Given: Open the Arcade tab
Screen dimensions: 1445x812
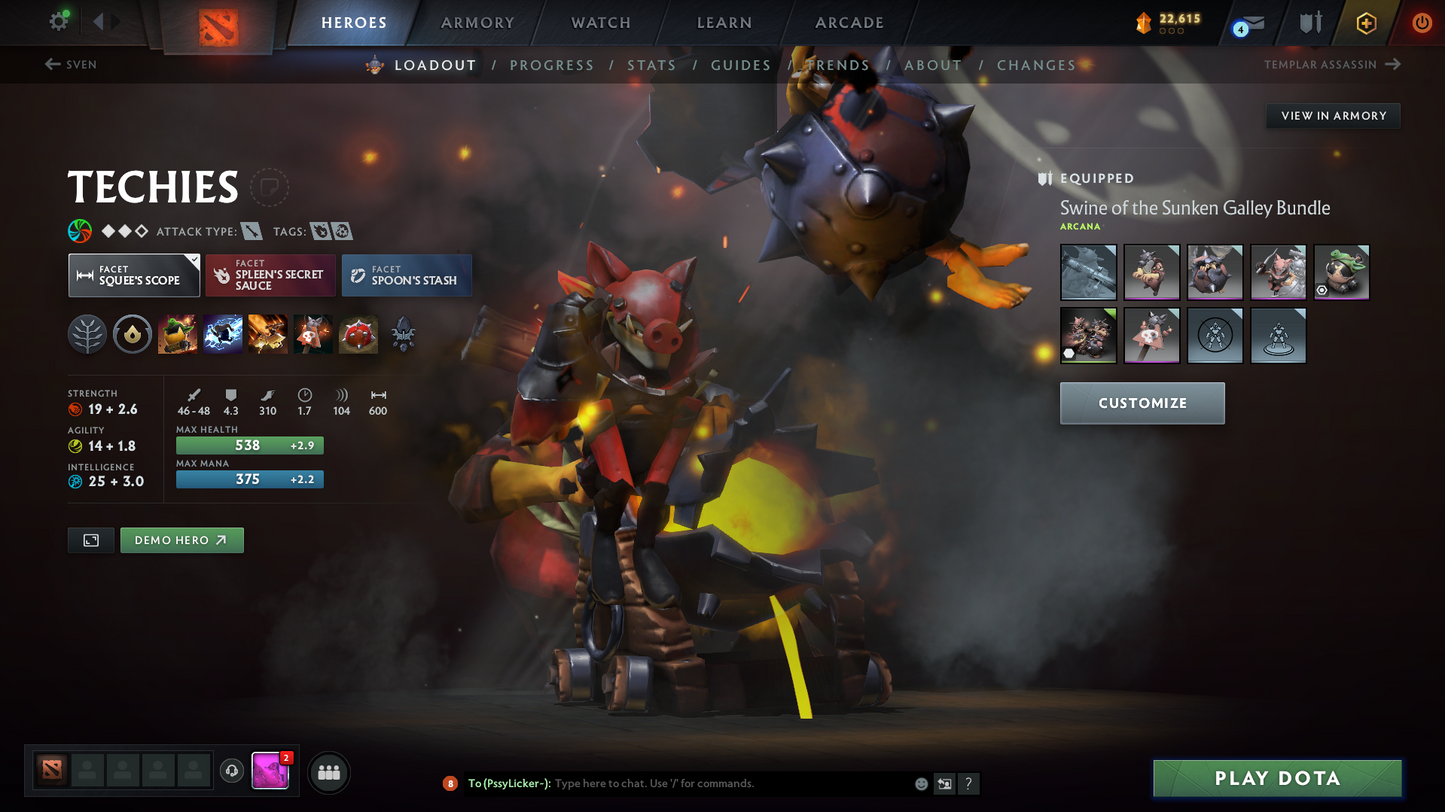Looking at the screenshot, I should point(849,22).
